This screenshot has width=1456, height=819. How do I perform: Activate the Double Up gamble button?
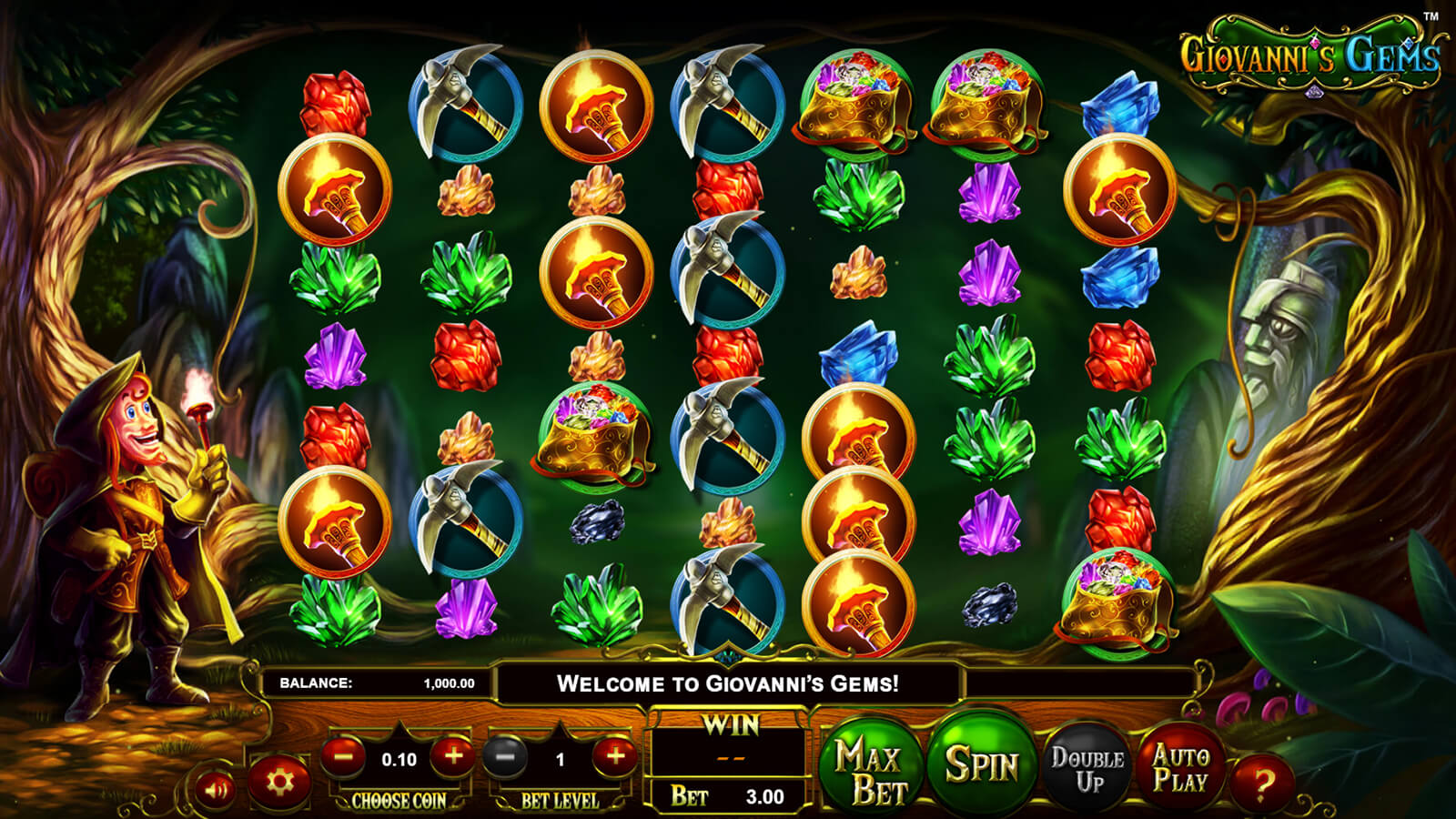point(1087,769)
